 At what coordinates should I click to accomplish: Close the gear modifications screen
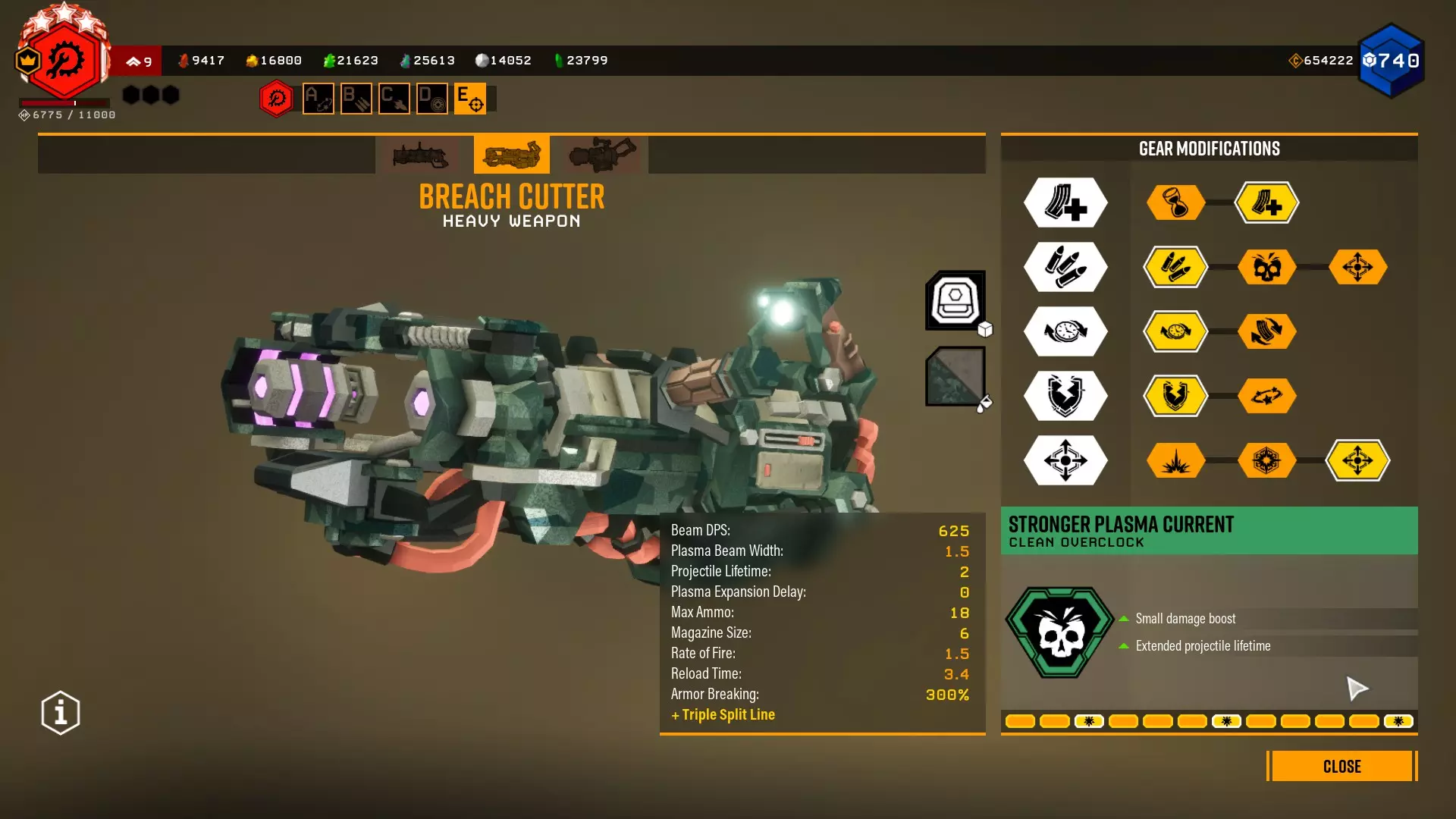coord(1341,766)
